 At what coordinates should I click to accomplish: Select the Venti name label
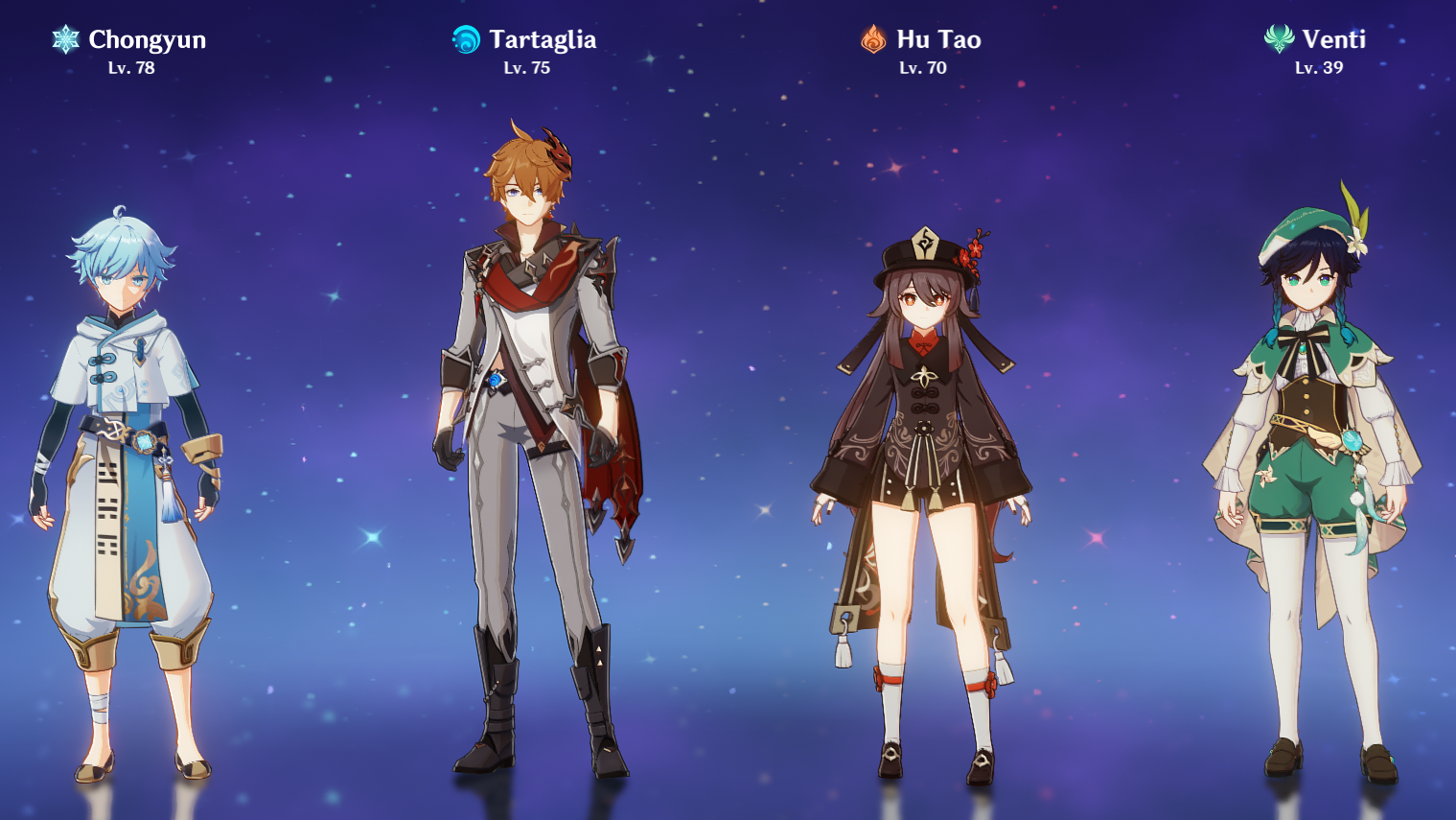(x=1335, y=40)
